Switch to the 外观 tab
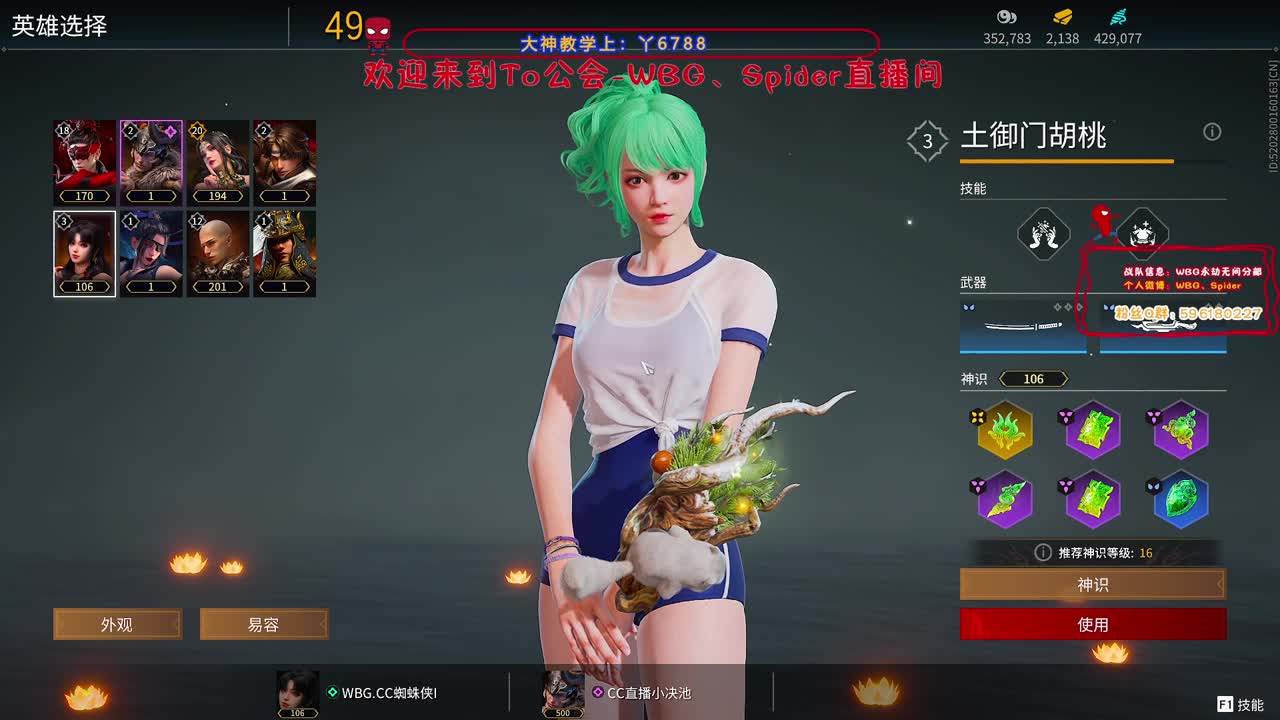 pyautogui.click(x=117, y=623)
